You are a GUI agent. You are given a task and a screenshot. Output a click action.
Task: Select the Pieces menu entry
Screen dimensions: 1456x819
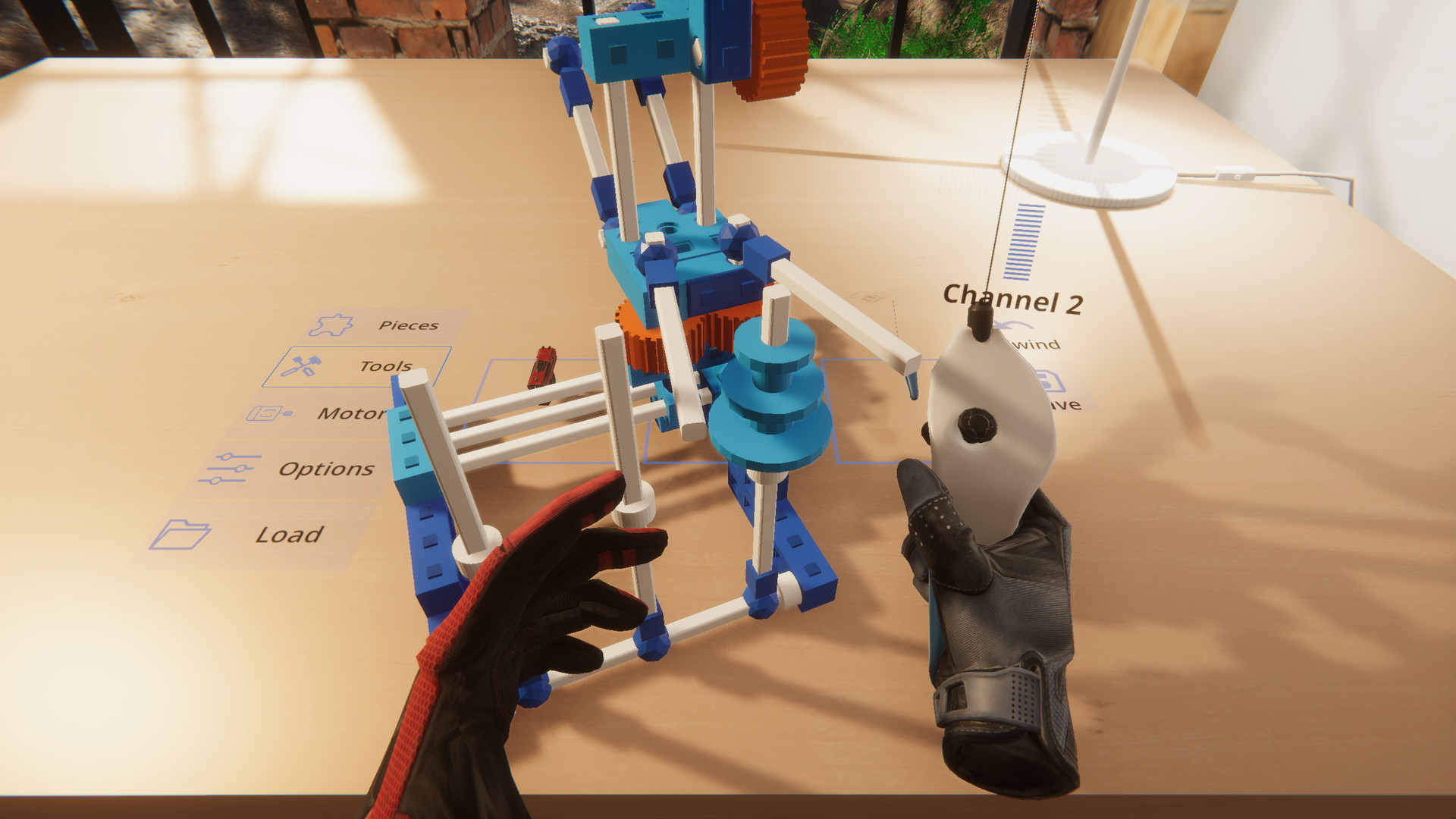pyautogui.click(x=407, y=325)
